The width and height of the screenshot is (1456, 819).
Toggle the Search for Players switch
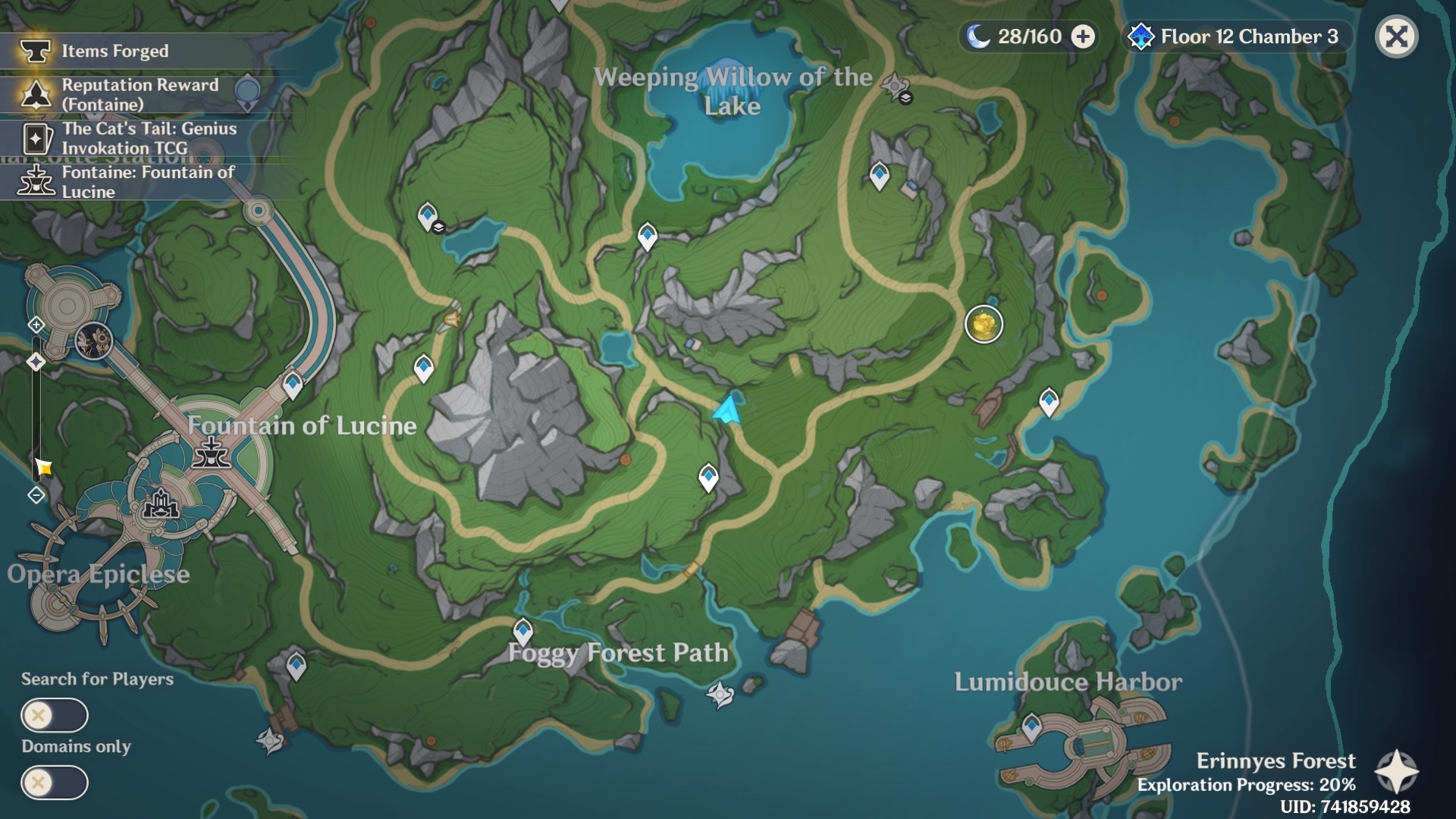(55, 715)
